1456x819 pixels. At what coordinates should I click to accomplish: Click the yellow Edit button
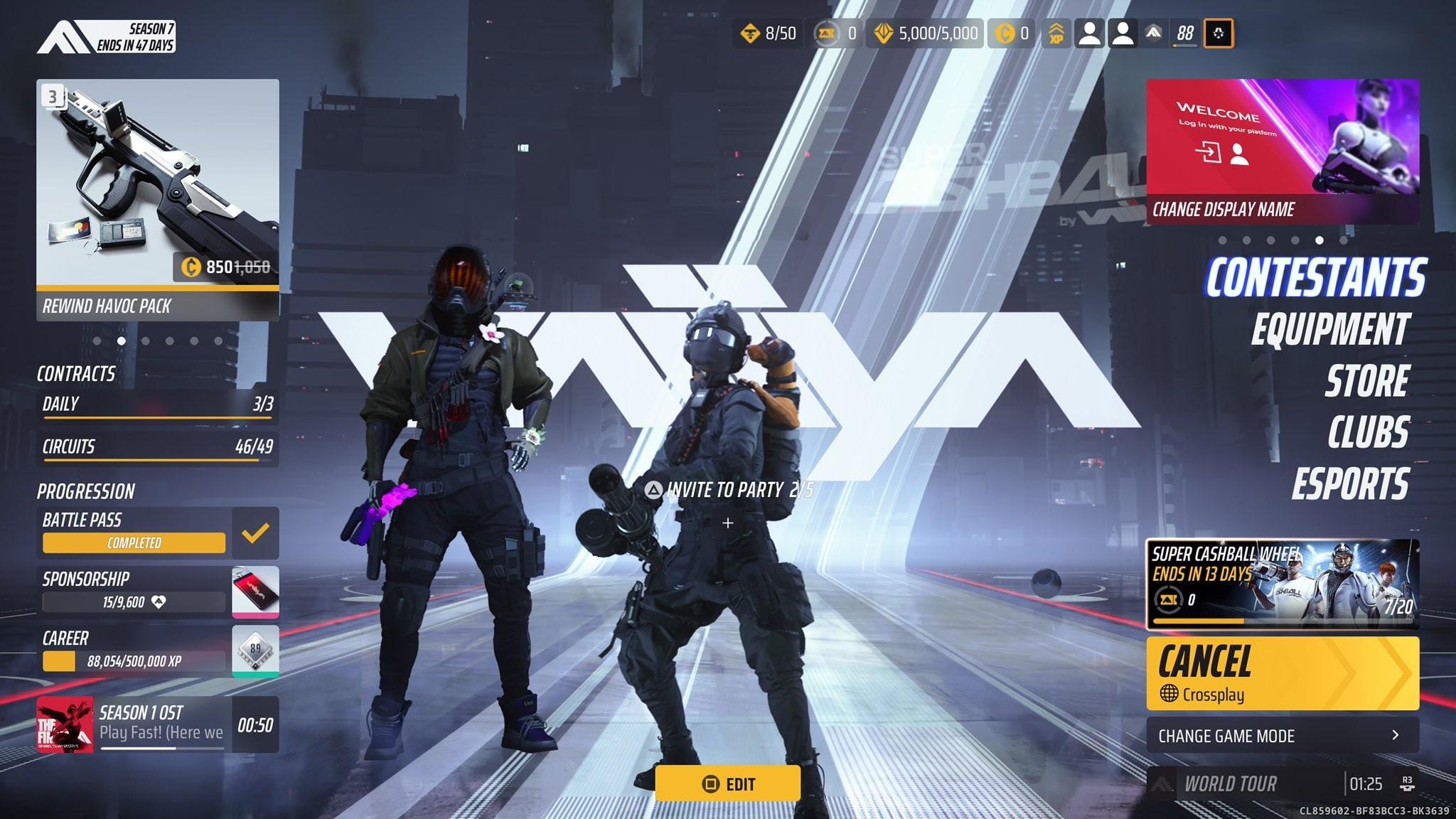tap(727, 783)
